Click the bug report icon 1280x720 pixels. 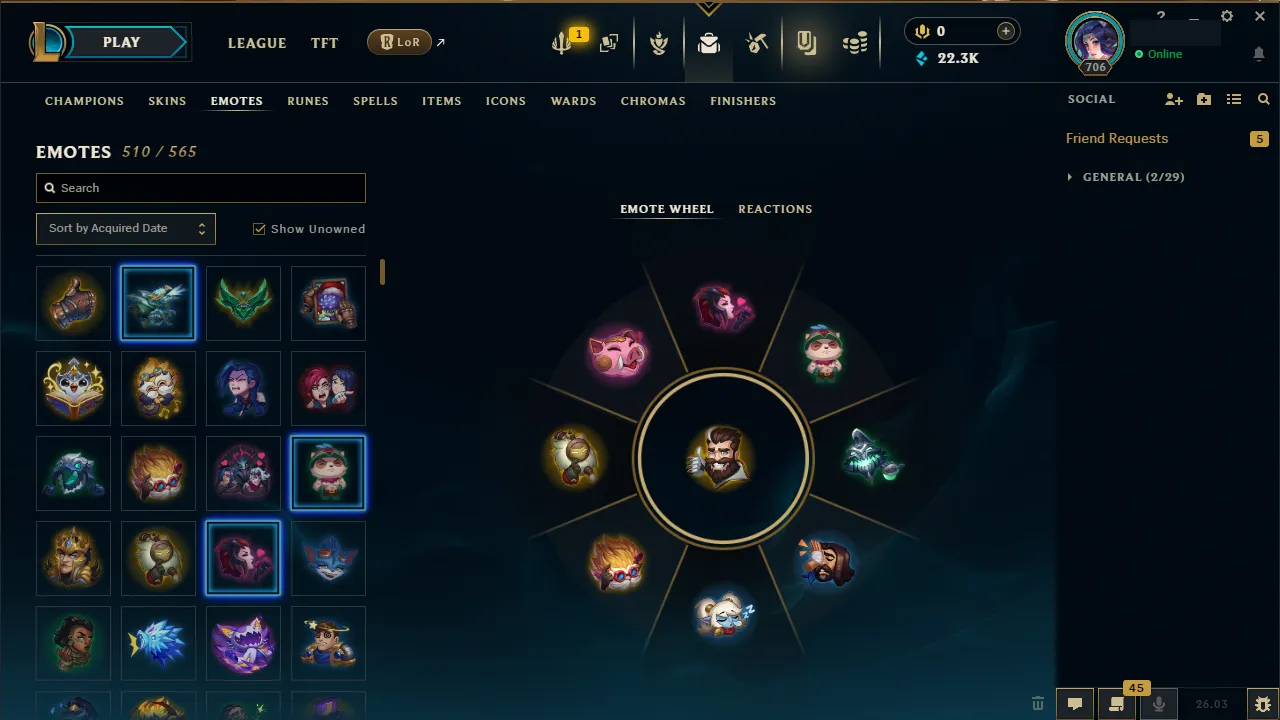tap(1263, 703)
